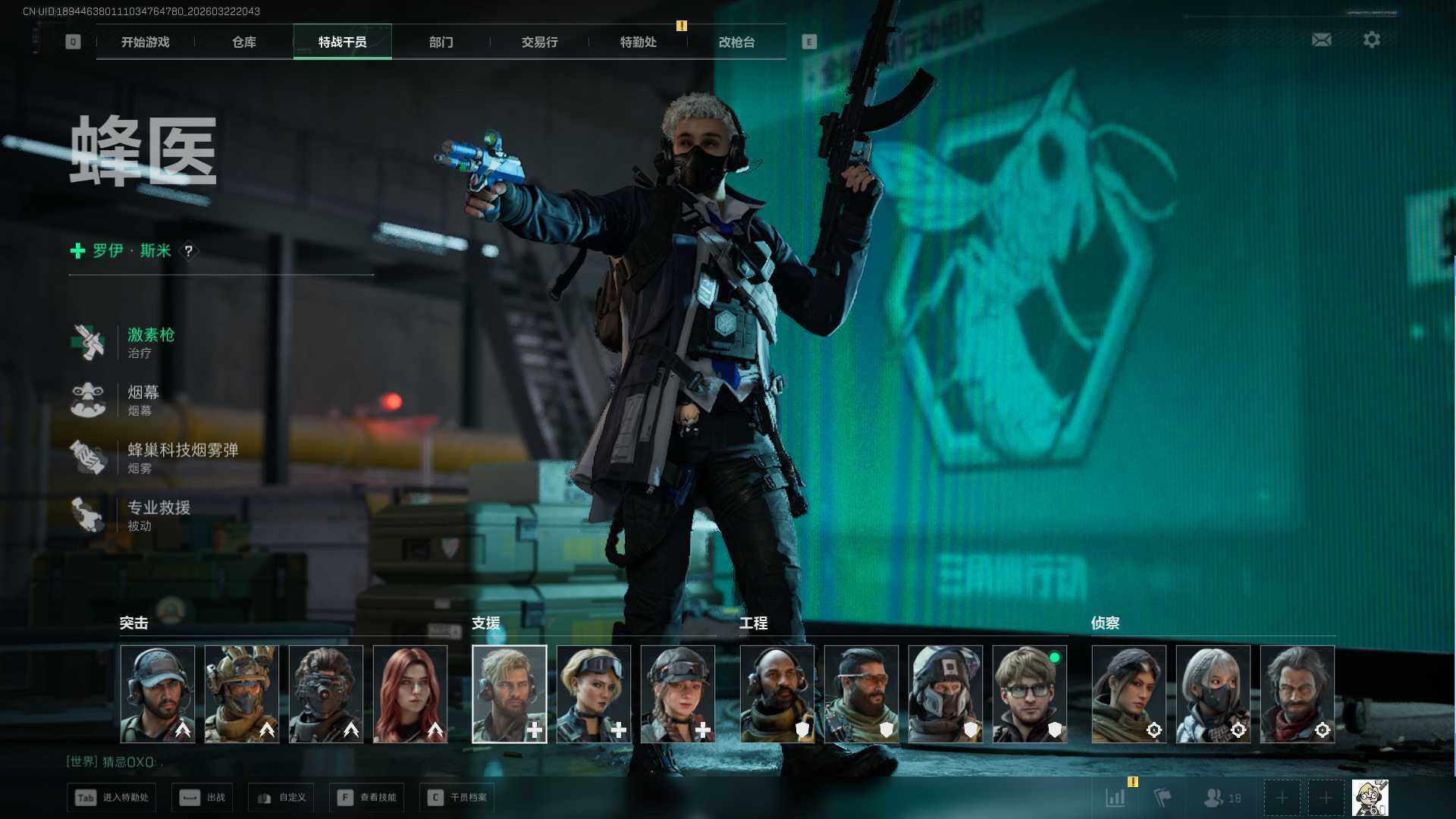The width and height of the screenshot is (1456, 819).
Task: Choose the red-haired assault operator portrait
Action: [410, 693]
